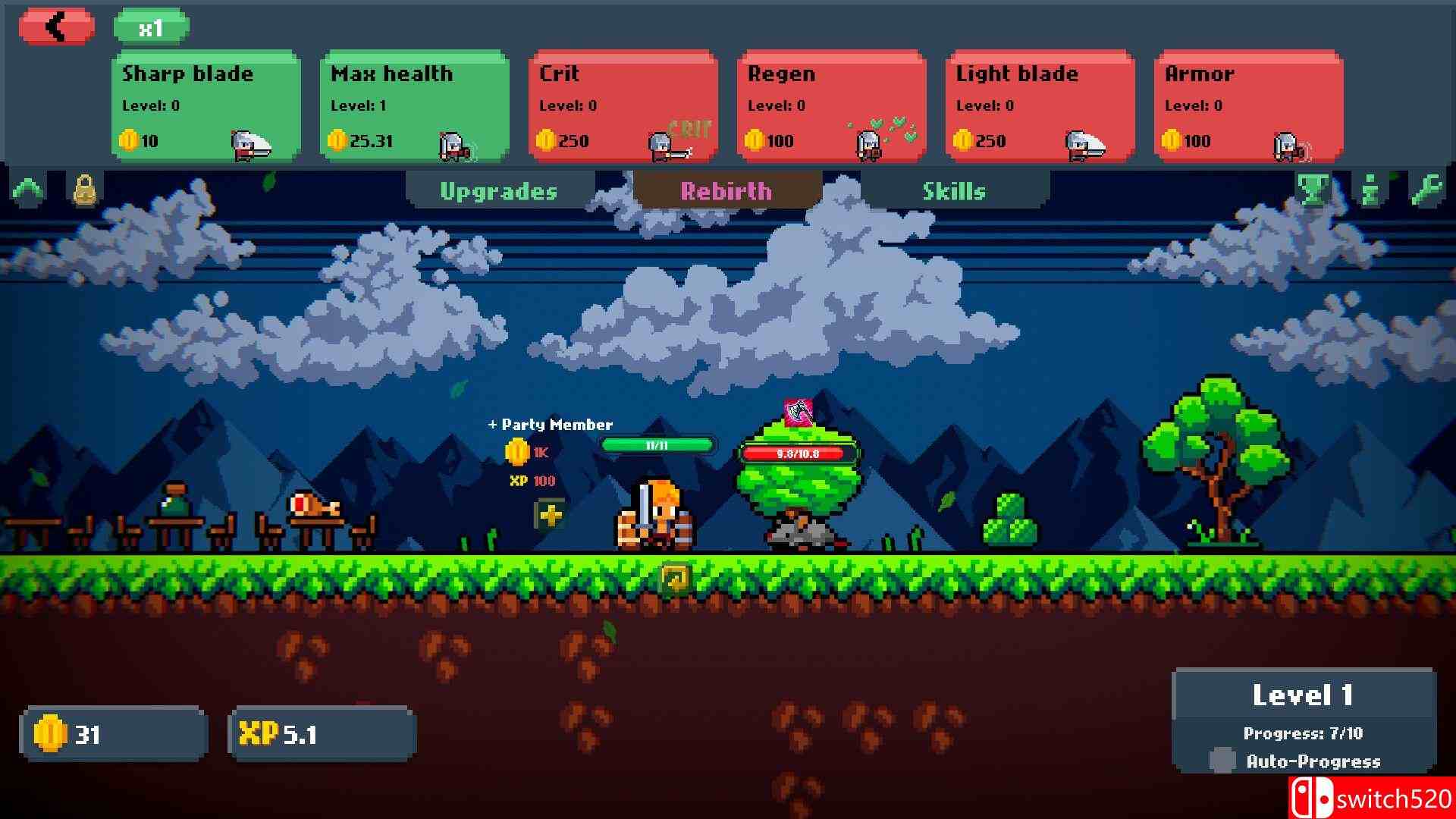Show the Skills tab
The width and height of the screenshot is (1456, 819).
pyautogui.click(x=954, y=191)
